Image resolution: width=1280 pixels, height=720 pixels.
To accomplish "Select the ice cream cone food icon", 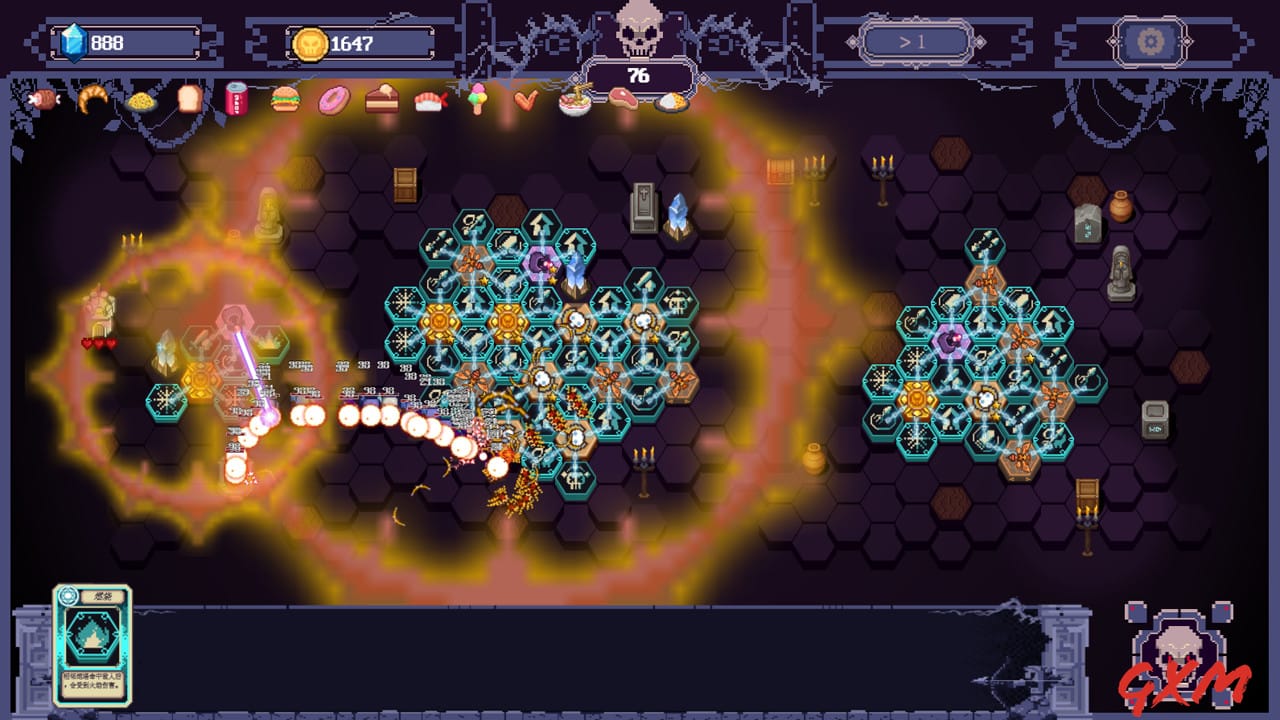I will (478, 100).
